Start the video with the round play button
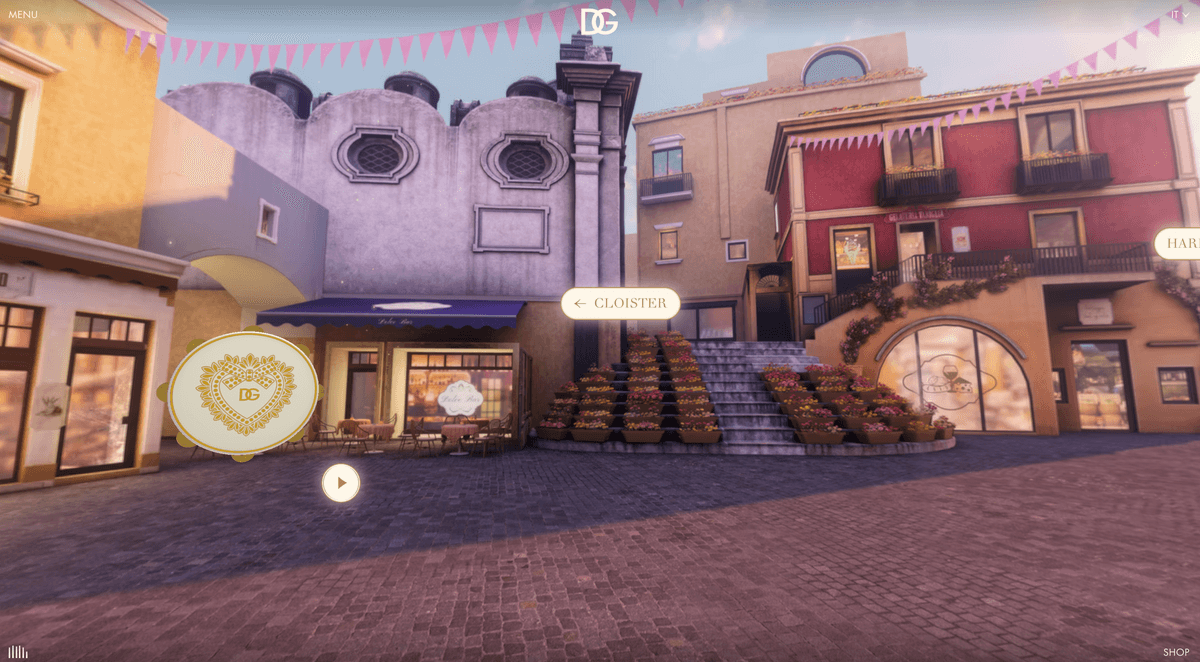This screenshot has height=662, width=1200. point(341,483)
